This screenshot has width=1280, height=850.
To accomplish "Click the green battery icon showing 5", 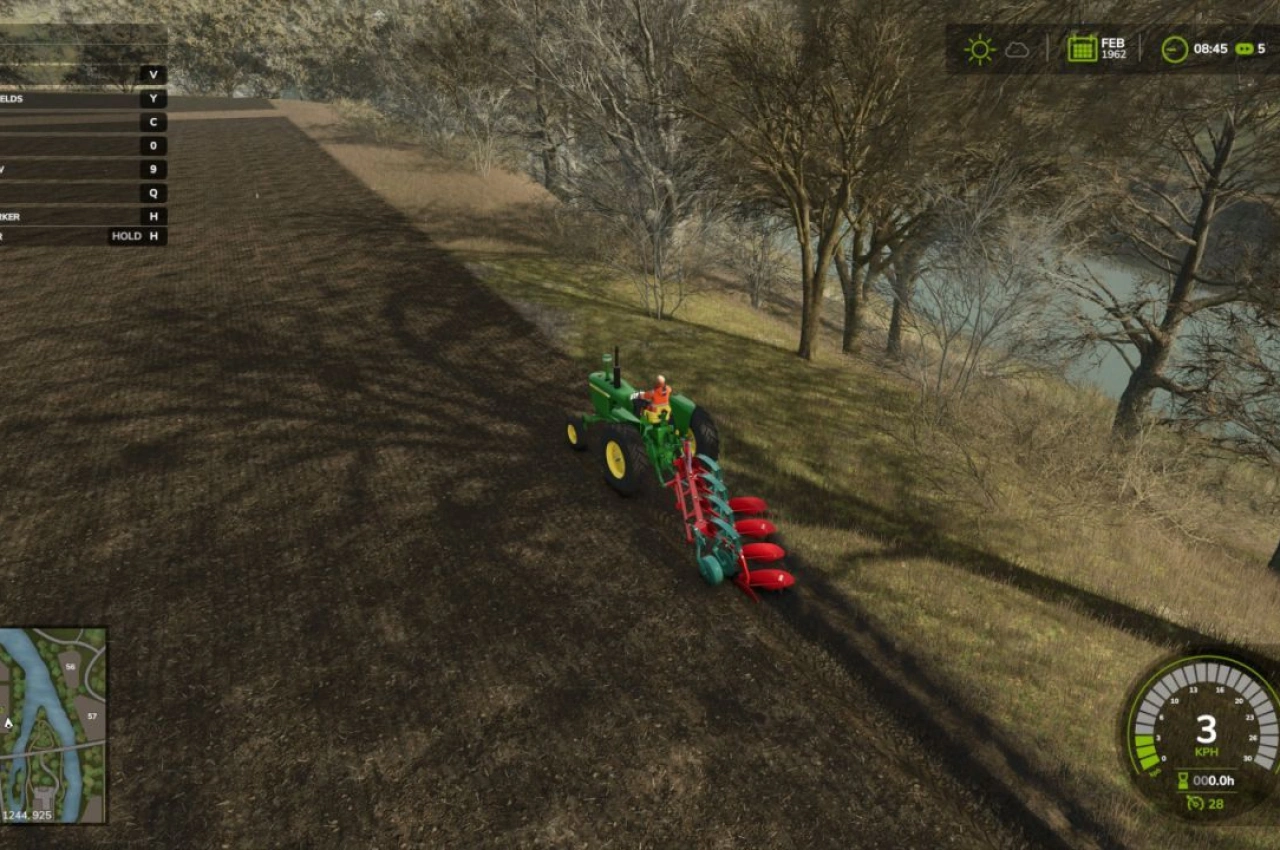I will coord(1243,47).
